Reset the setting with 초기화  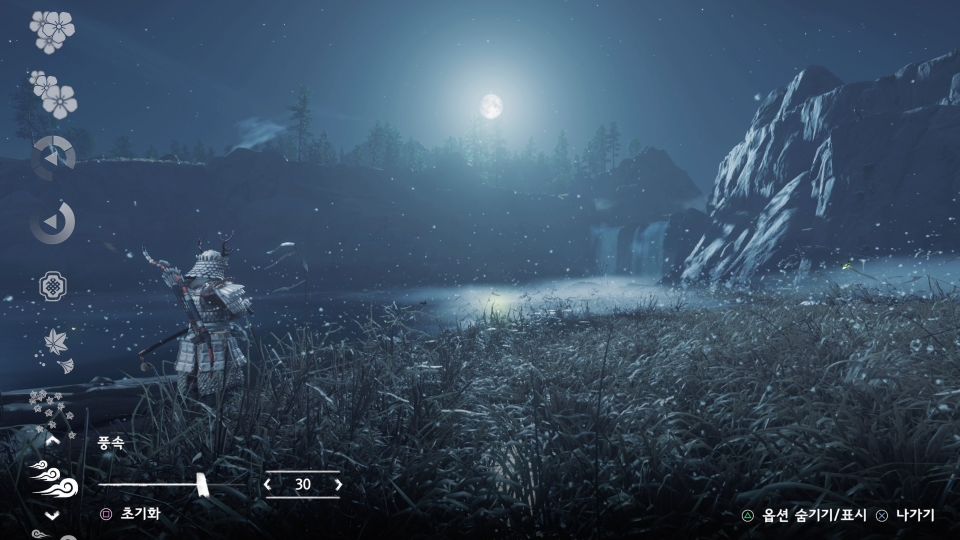[139, 514]
